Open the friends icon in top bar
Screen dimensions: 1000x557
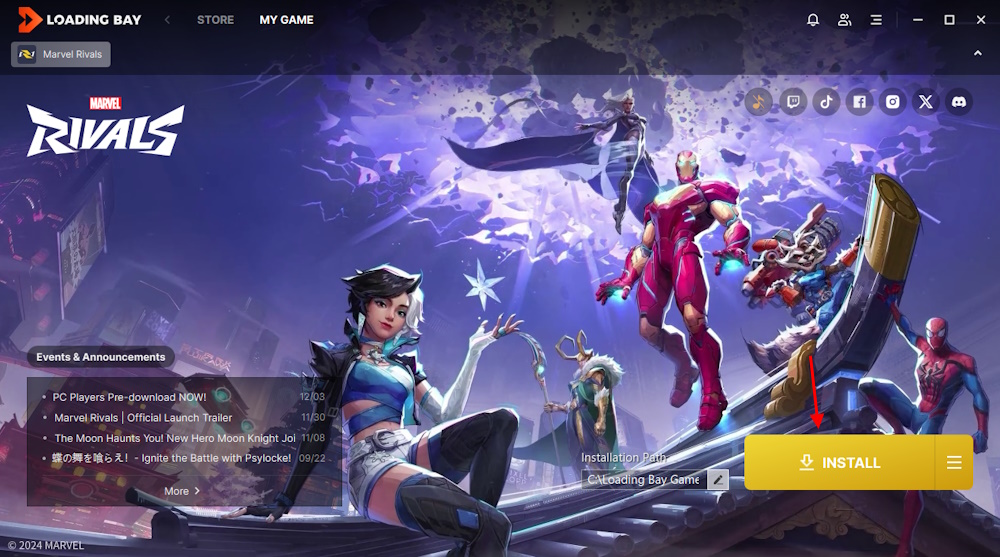pyautogui.click(x=845, y=20)
